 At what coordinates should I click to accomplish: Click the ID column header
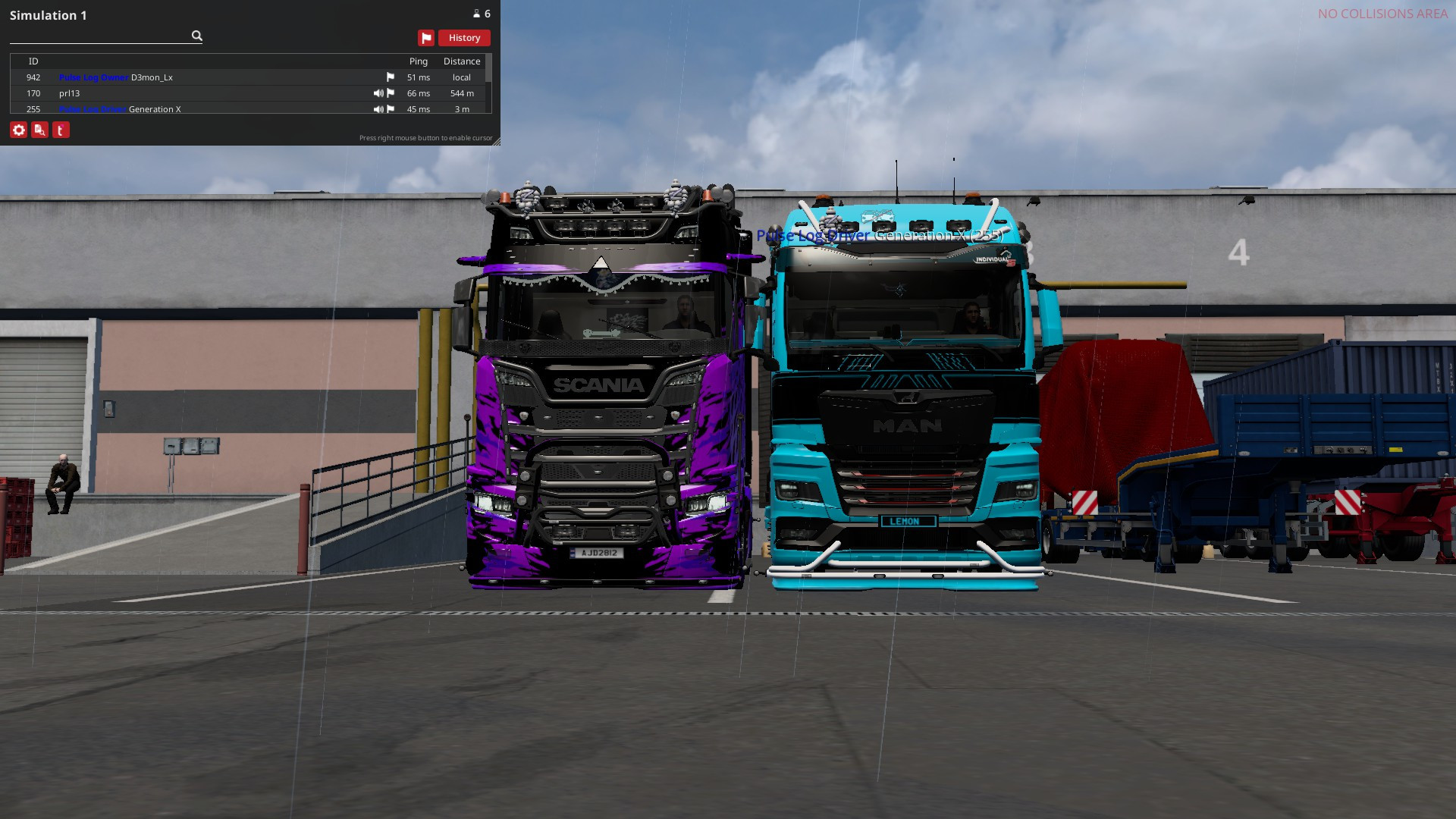(x=33, y=61)
